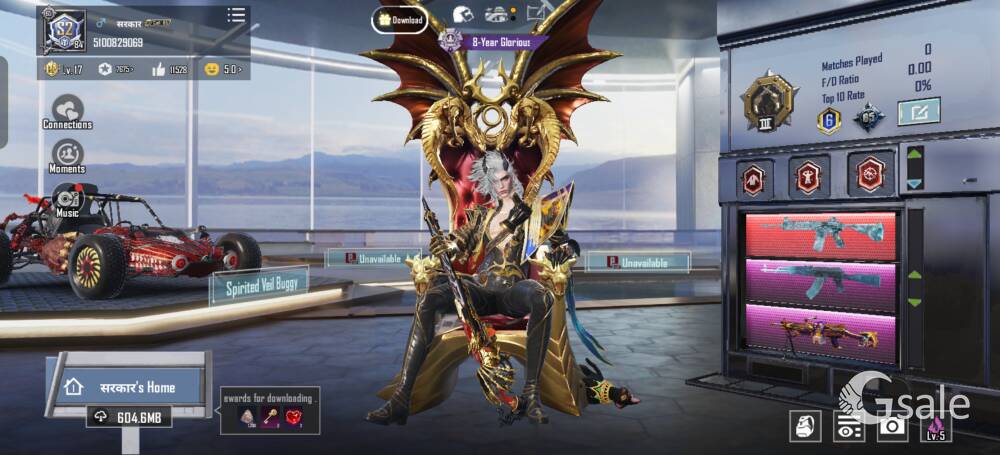Open the Moments section

[x=67, y=156]
